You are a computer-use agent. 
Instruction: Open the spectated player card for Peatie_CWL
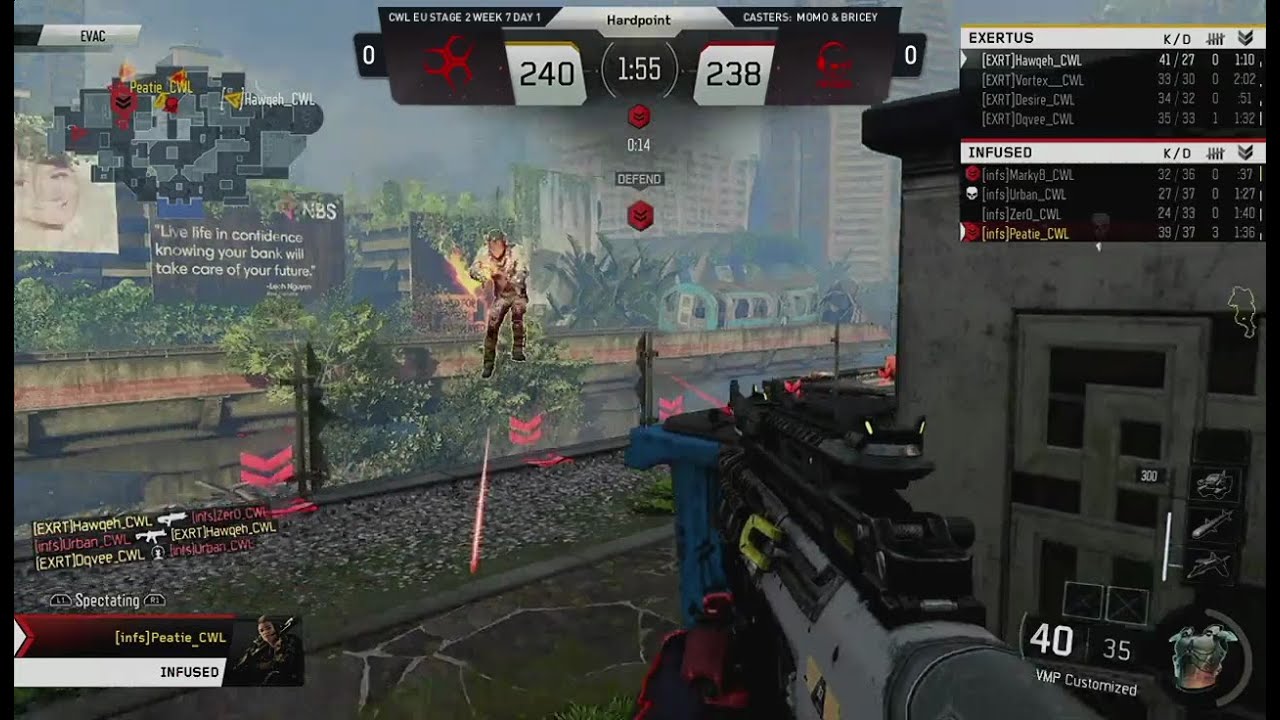click(x=160, y=650)
